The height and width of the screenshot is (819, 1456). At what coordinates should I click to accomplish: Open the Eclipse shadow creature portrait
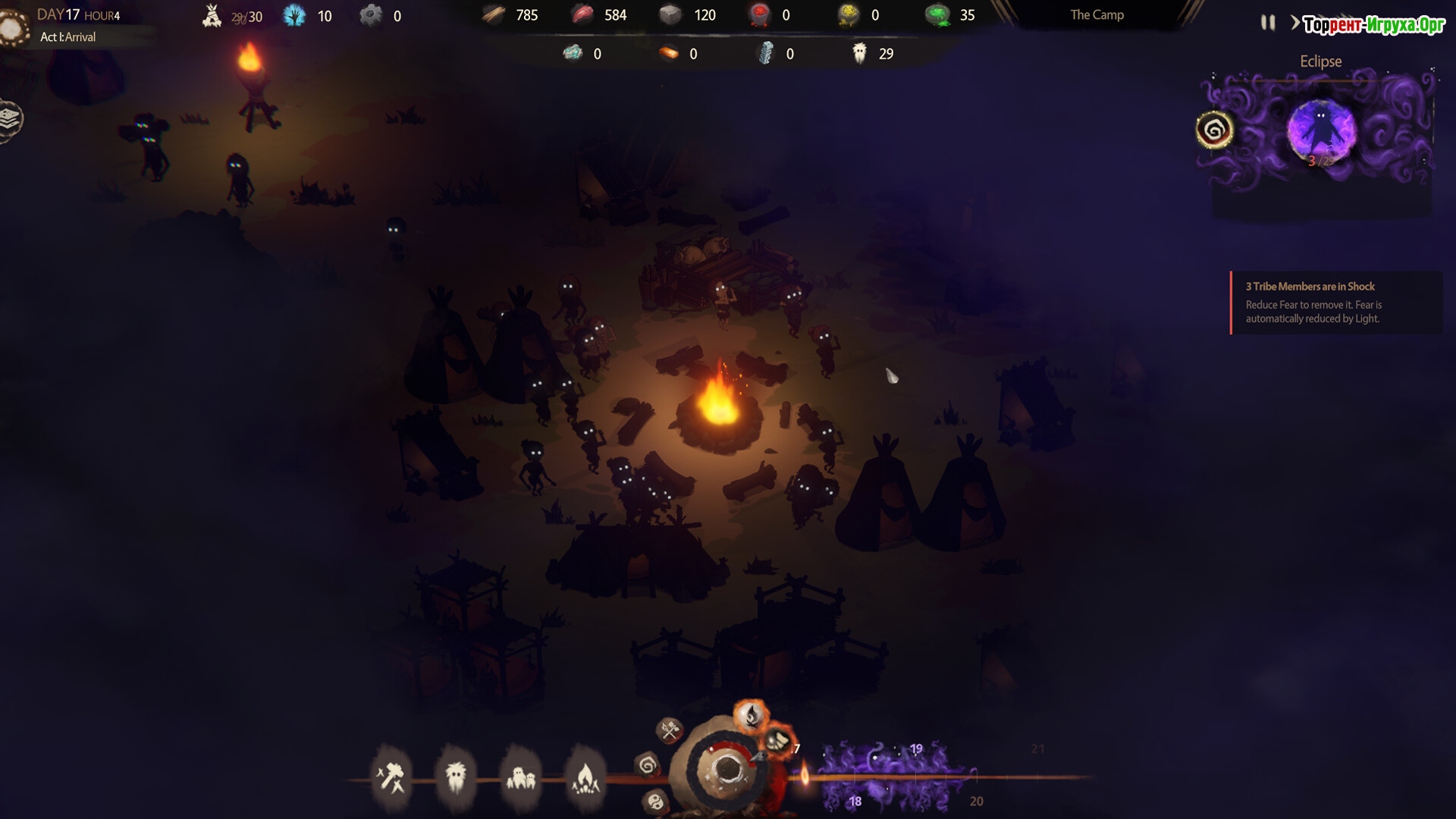[x=1321, y=130]
